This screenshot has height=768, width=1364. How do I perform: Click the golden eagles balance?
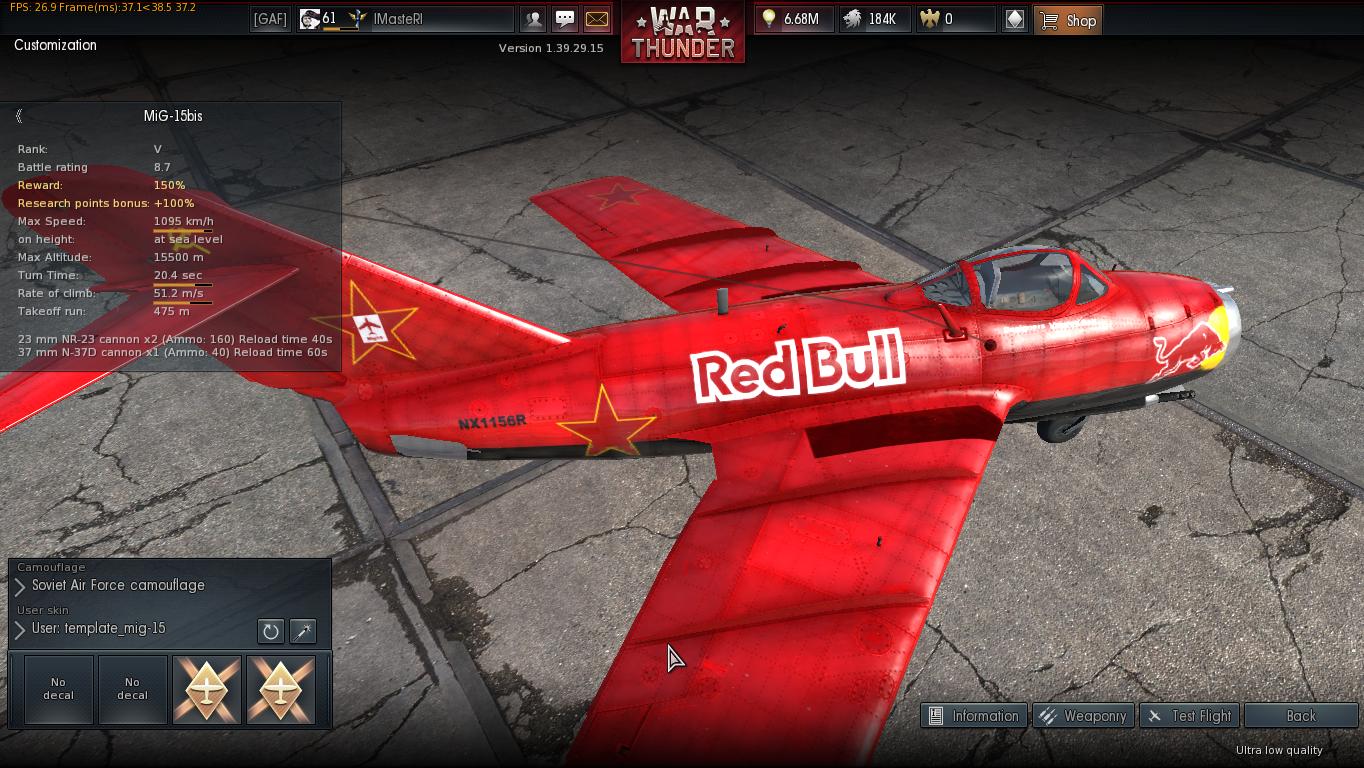(956, 19)
